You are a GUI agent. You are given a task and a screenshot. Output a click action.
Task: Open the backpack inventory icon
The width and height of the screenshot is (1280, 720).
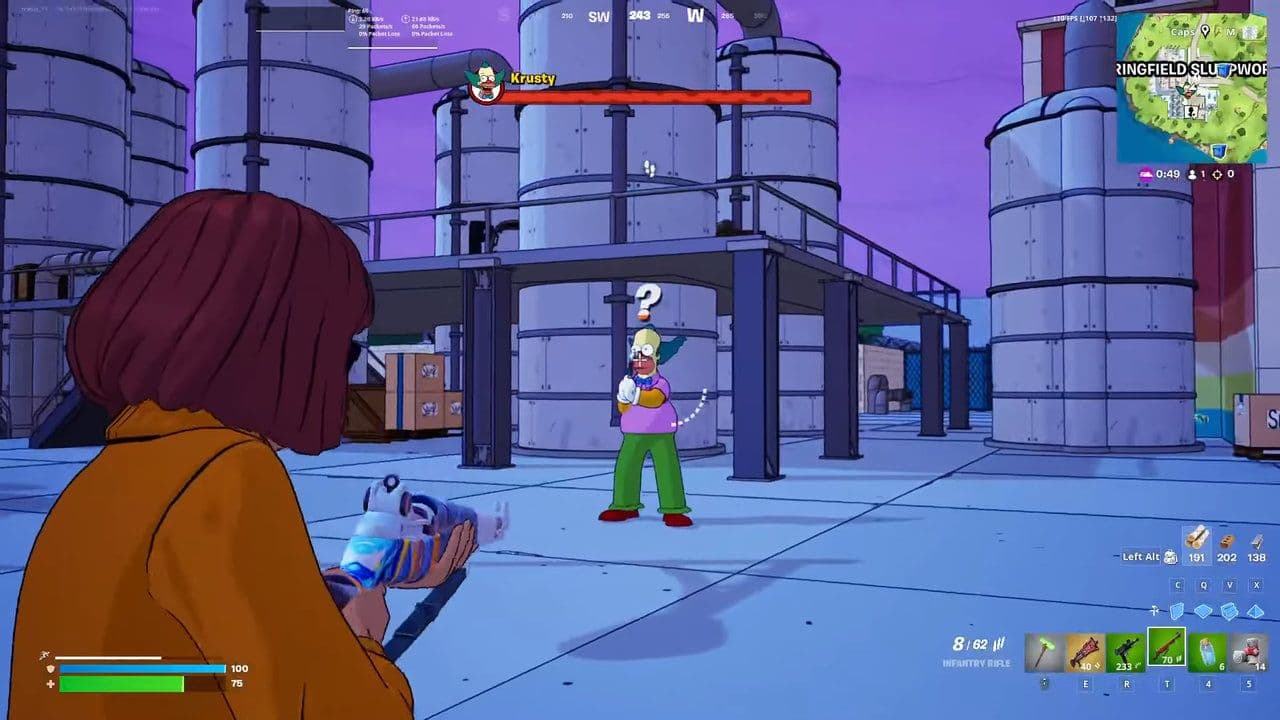pyautogui.click(x=1170, y=557)
